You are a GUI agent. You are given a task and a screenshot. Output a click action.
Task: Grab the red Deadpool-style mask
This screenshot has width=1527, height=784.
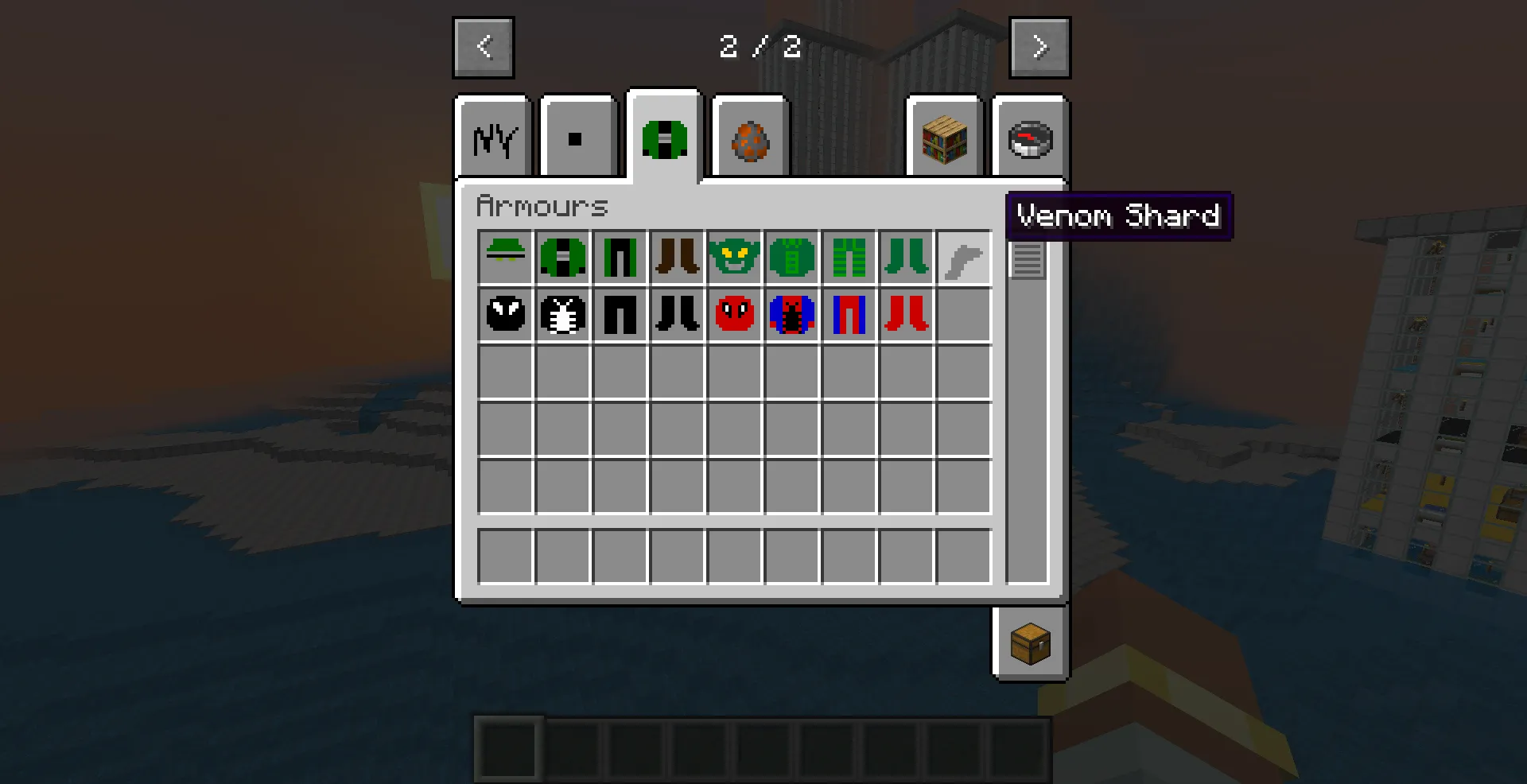coord(734,315)
